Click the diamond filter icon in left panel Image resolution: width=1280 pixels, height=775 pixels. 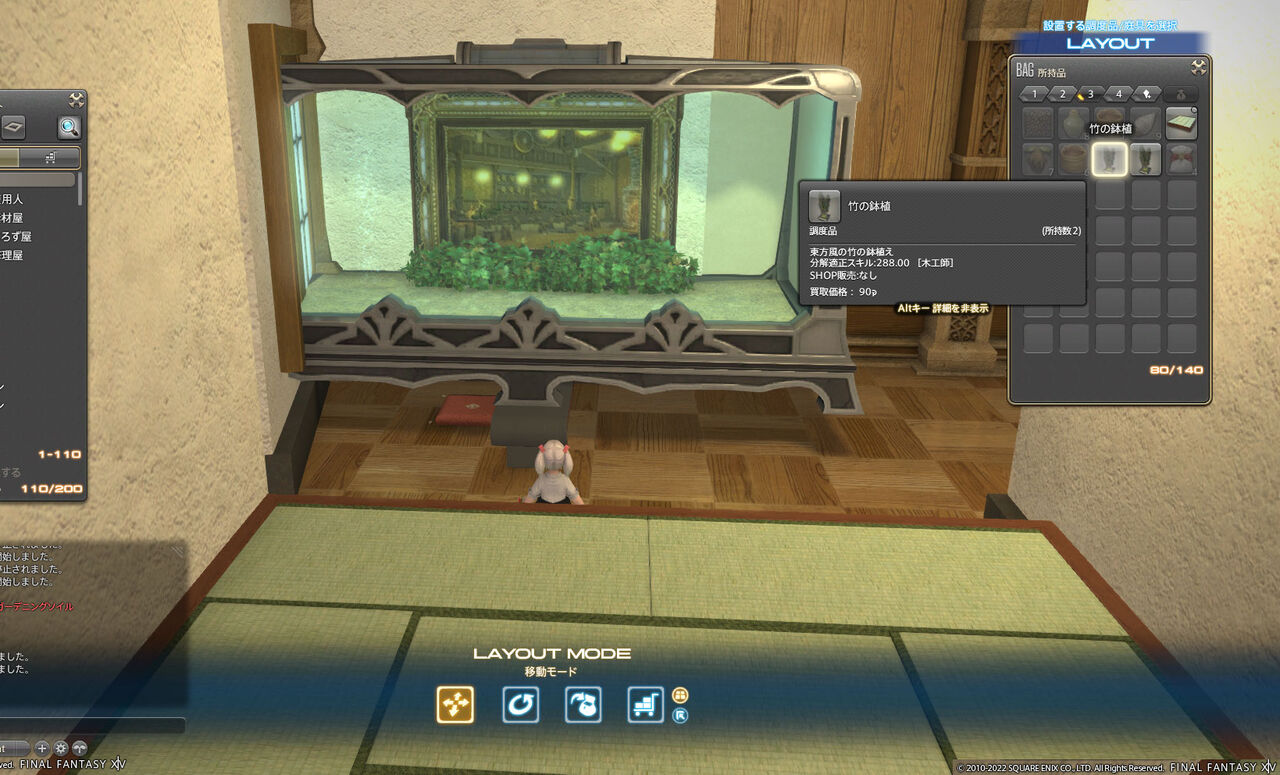pyautogui.click(x=13, y=127)
